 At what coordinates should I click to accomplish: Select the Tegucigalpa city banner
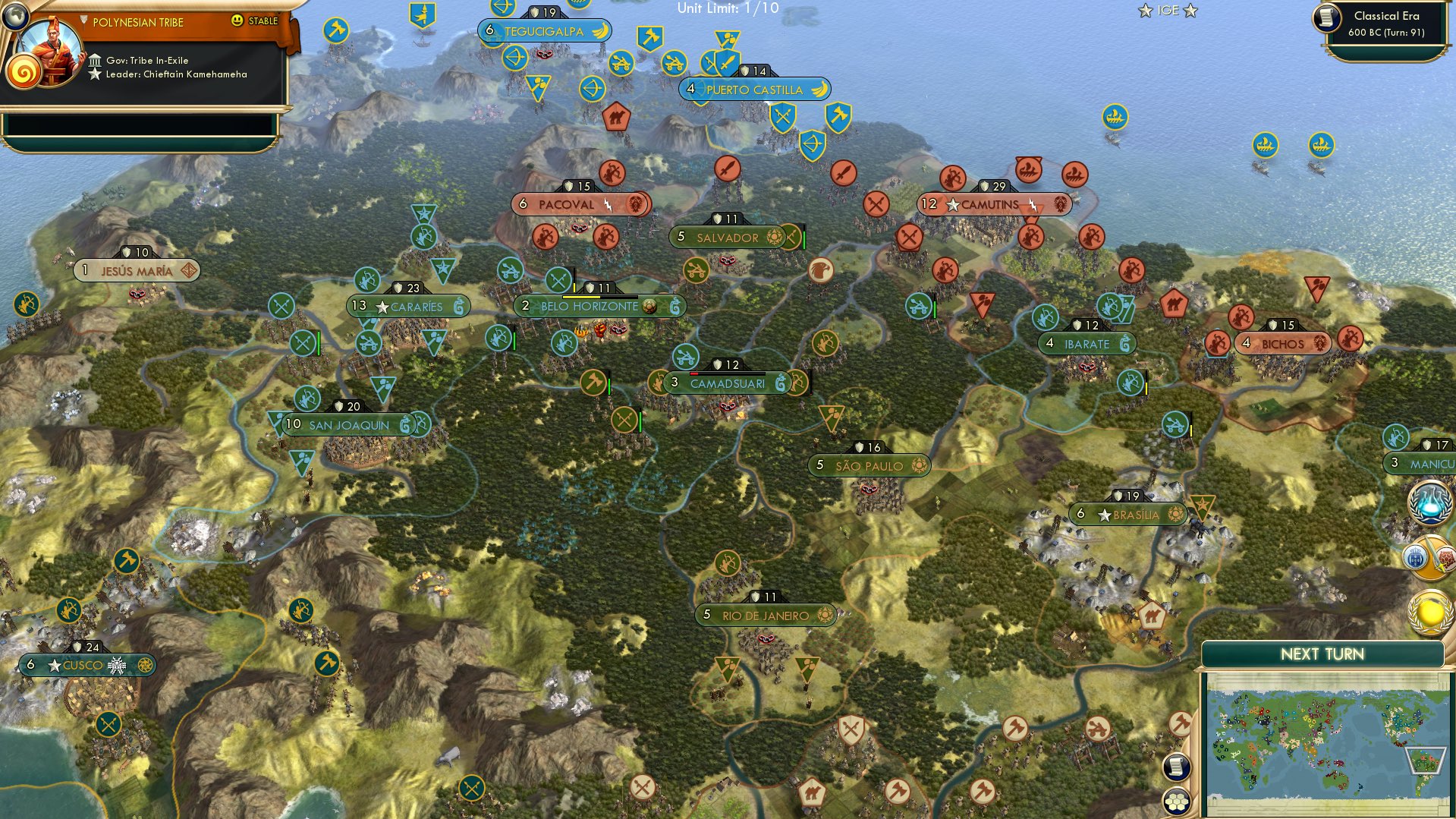pos(544,31)
